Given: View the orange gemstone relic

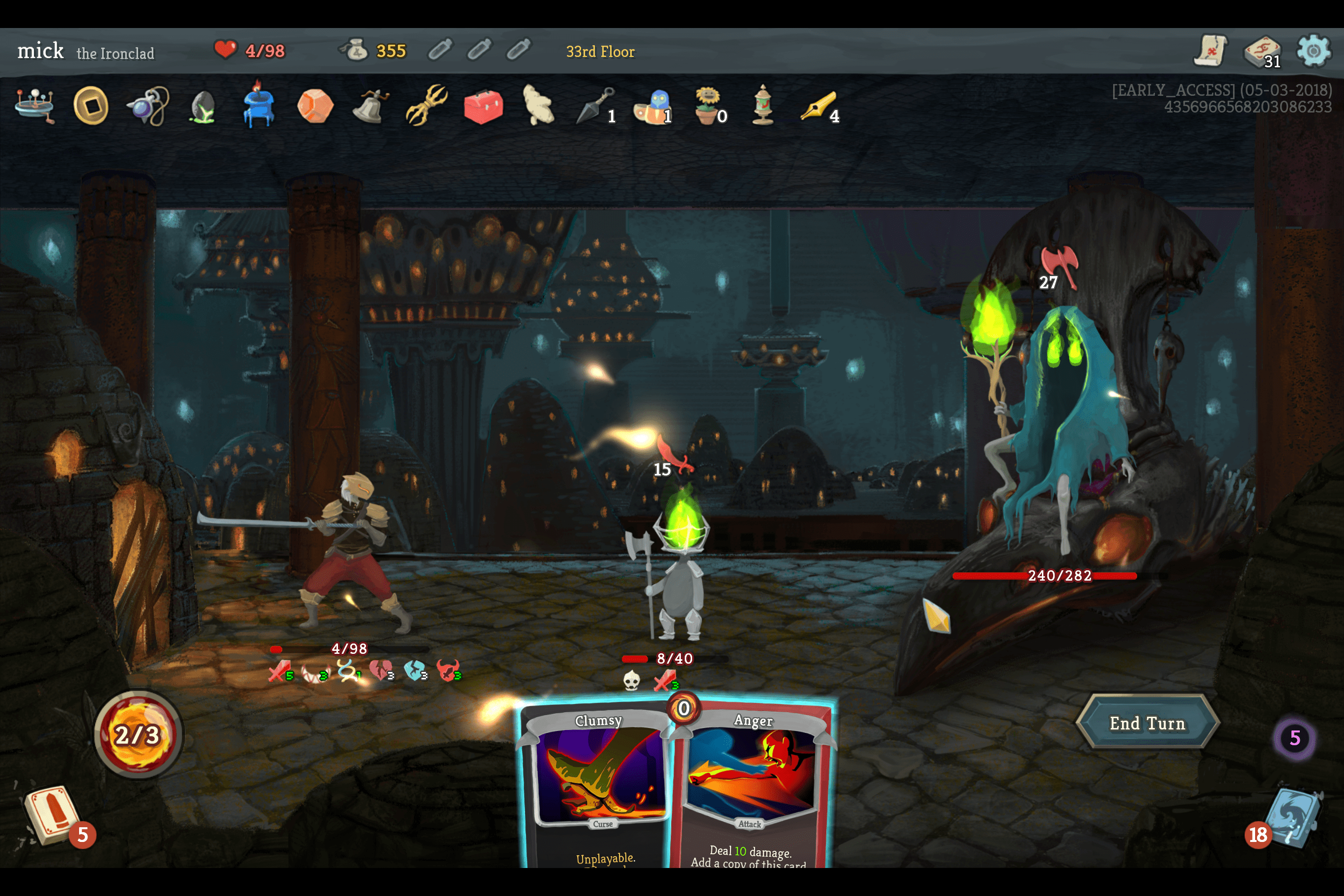Looking at the screenshot, I should point(314,106).
